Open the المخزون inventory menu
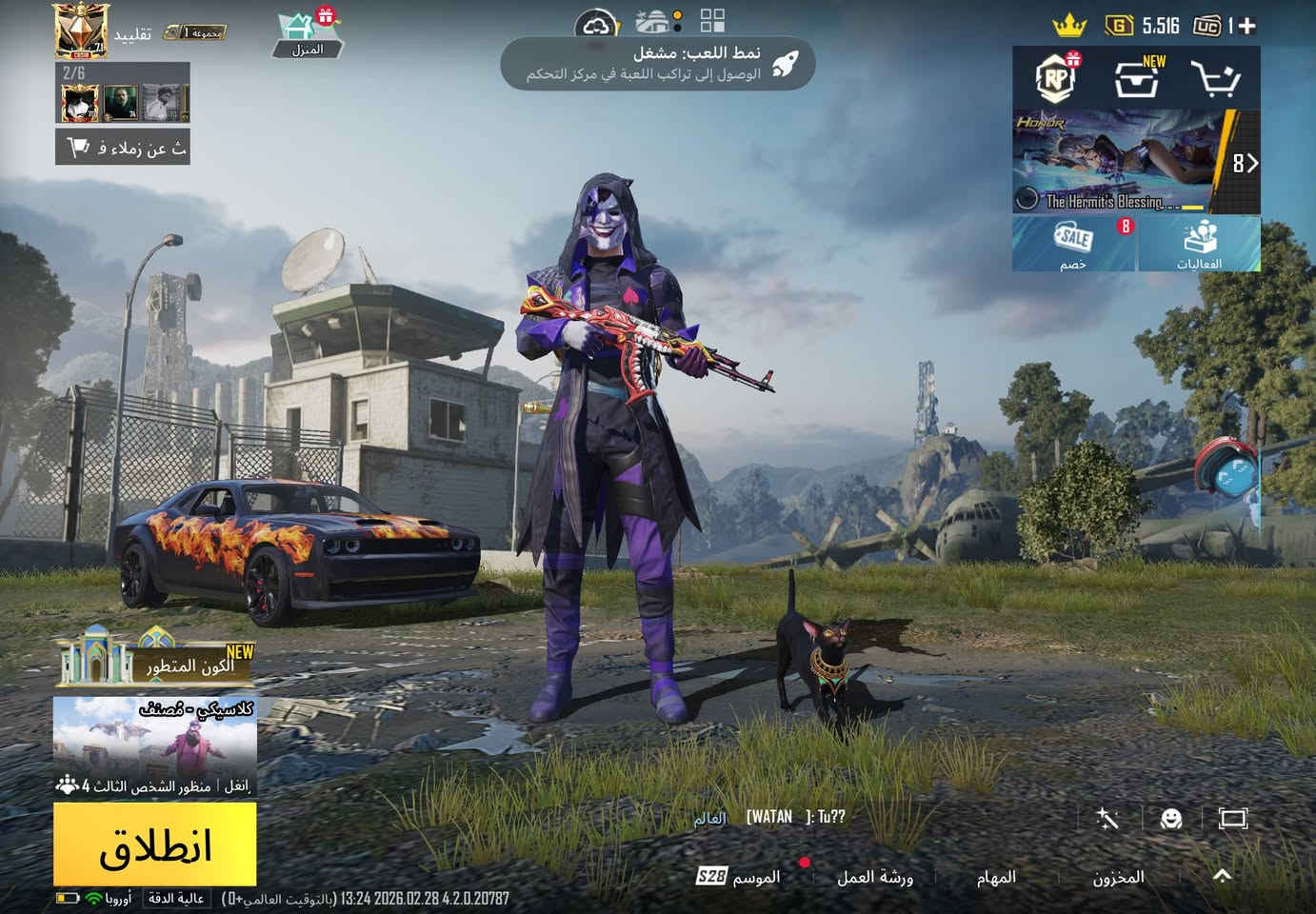The width and height of the screenshot is (1316, 914). pyautogui.click(x=1118, y=877)
